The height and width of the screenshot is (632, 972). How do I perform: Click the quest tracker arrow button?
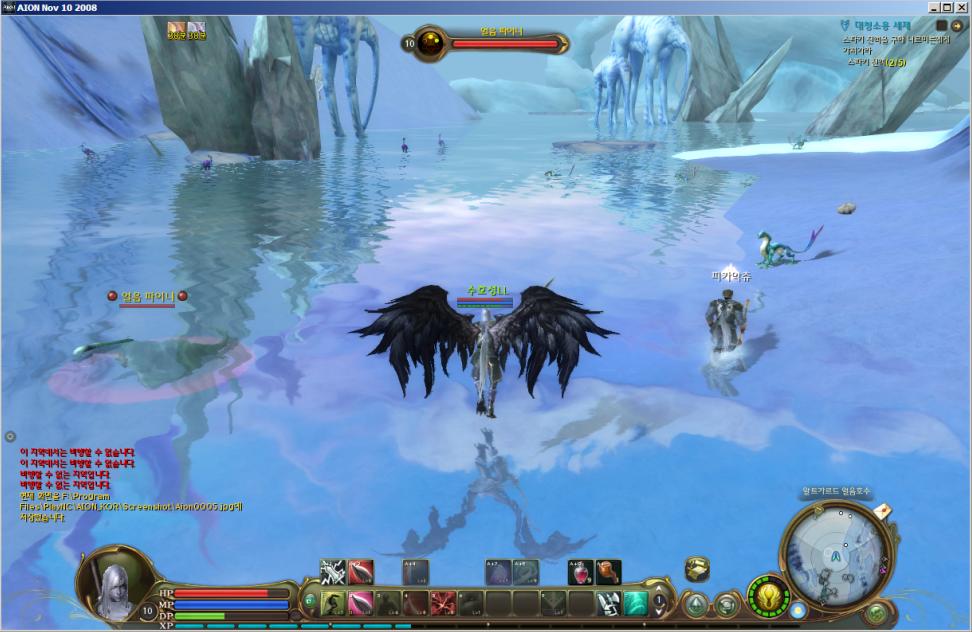click(956, 25)
